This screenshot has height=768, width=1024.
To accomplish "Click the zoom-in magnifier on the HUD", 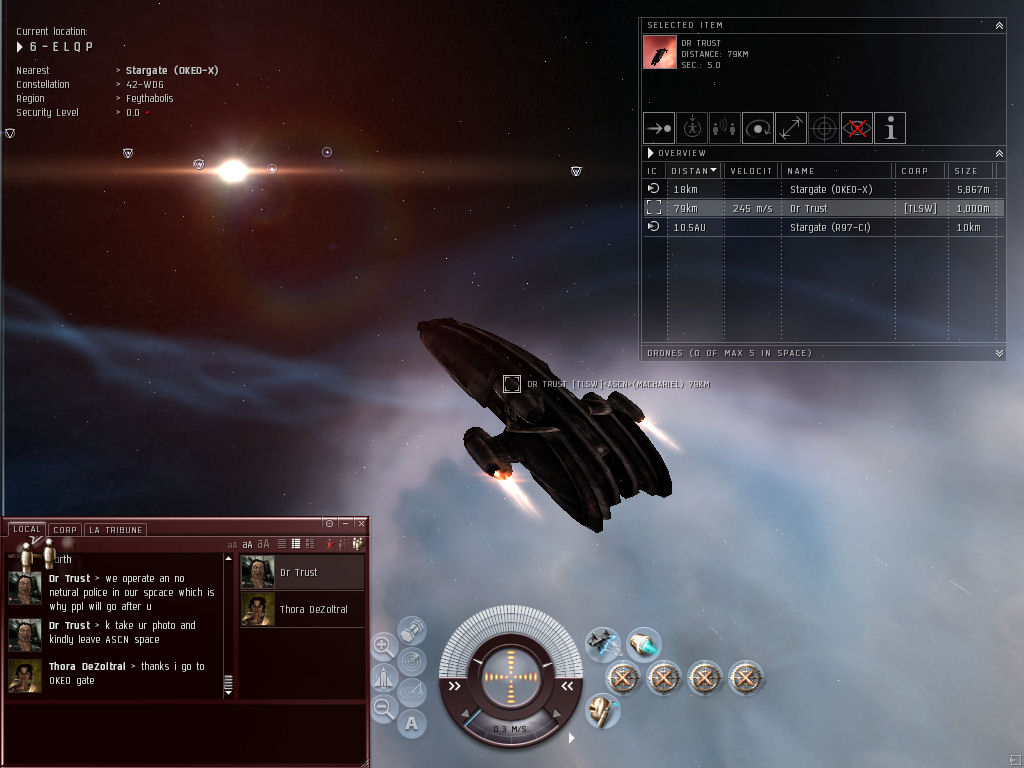I will (383, 646).
